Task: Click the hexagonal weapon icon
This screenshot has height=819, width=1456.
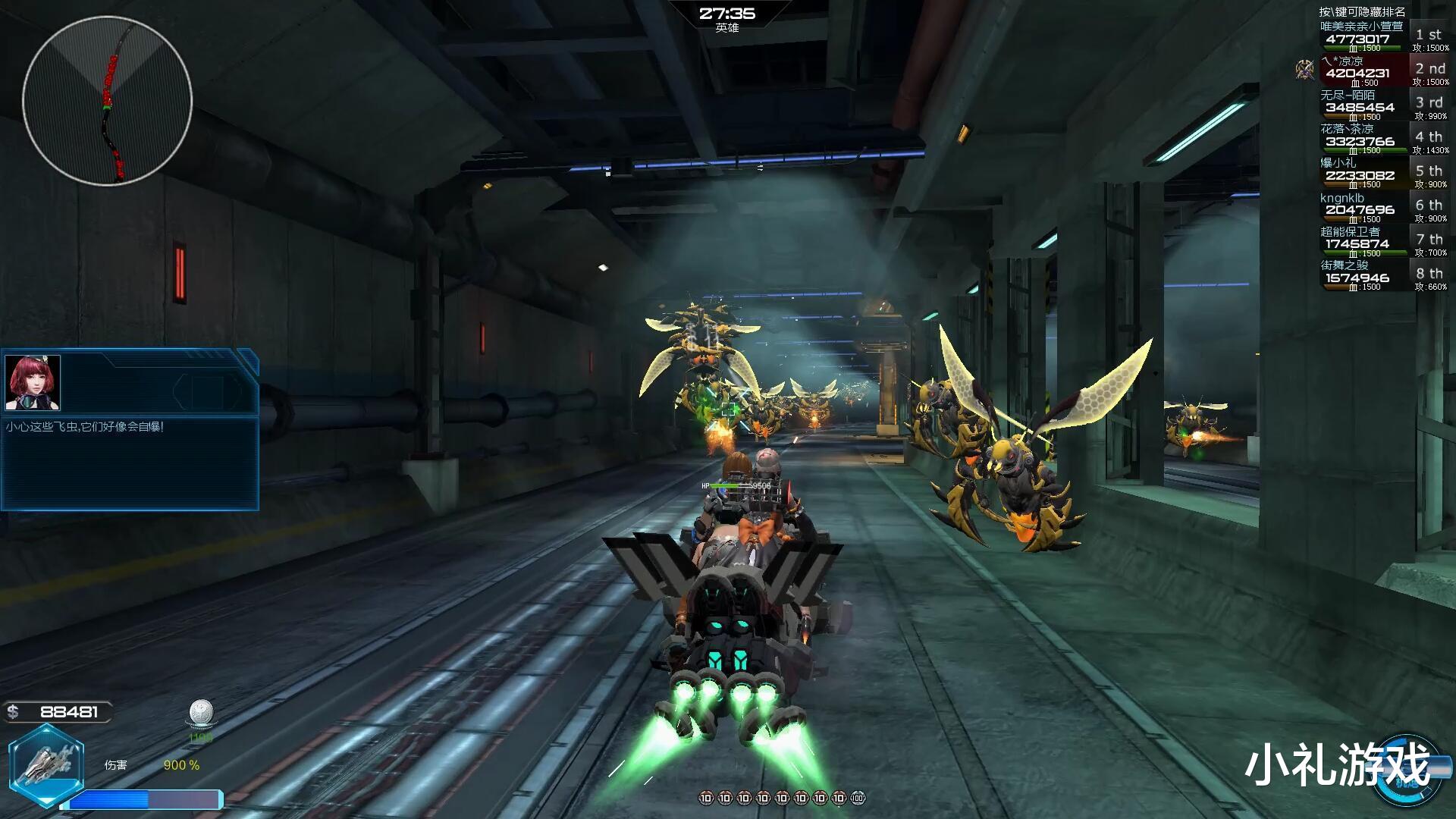Action: tap(46, 764)
